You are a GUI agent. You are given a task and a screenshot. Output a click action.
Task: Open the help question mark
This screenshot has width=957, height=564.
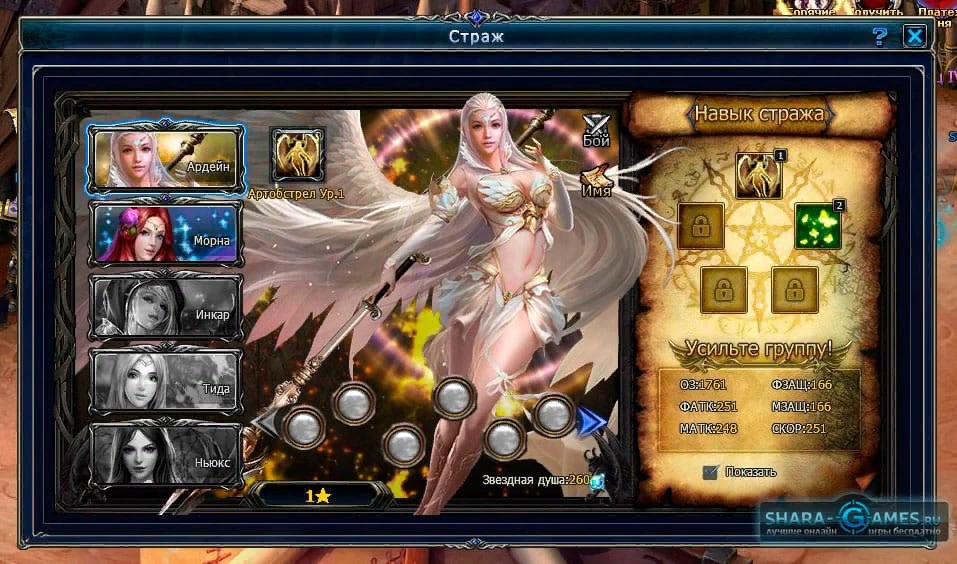click(880, 37)
